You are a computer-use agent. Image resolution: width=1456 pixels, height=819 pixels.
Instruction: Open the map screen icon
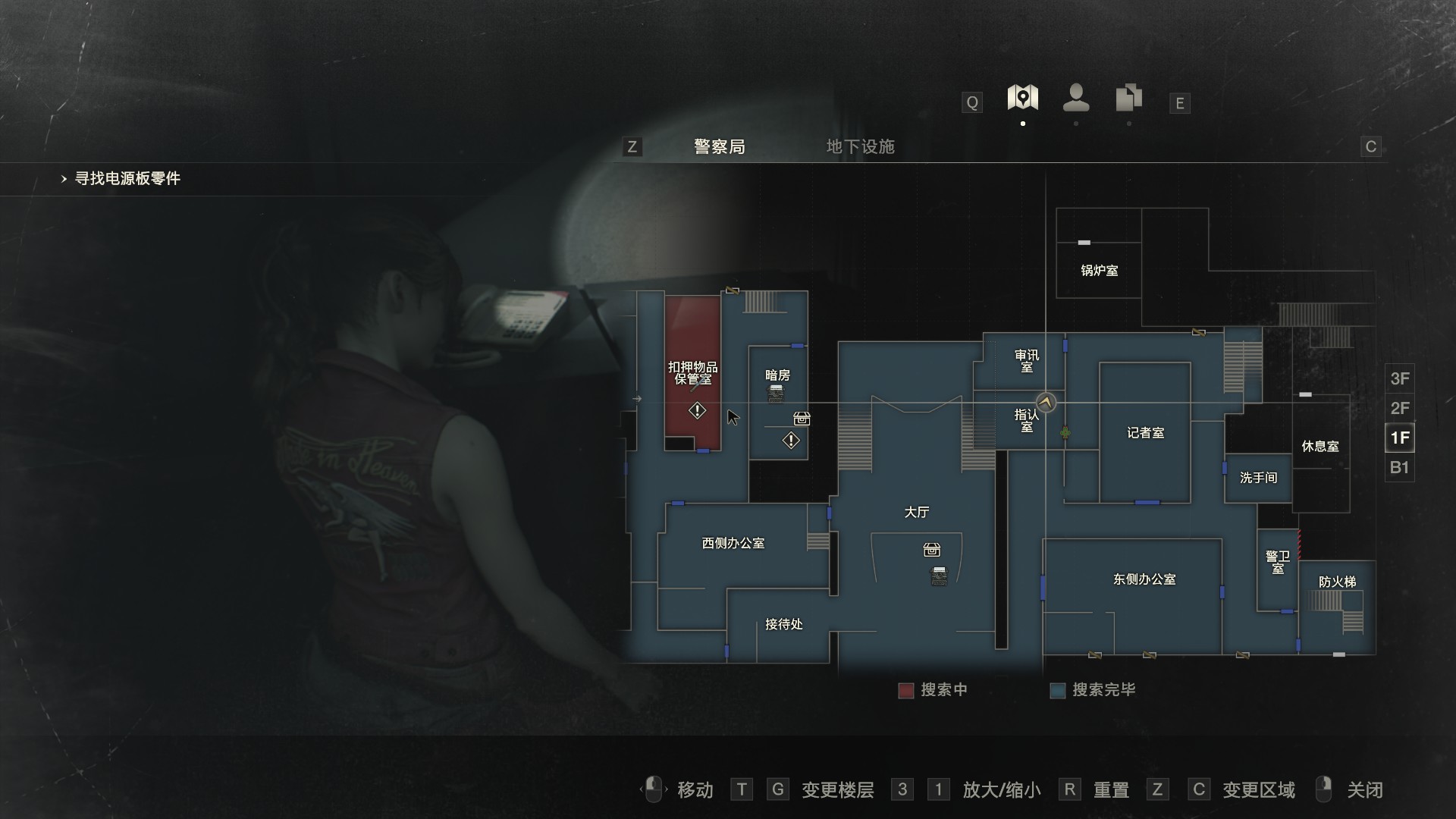pyautogui.click(x=1022, y=98)
